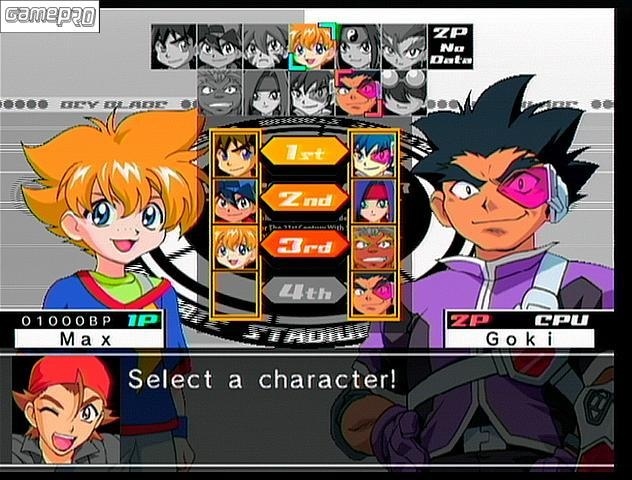Click the GamePro watermark logo
Screen dimensions: 632x480
(x=50, y=16)
